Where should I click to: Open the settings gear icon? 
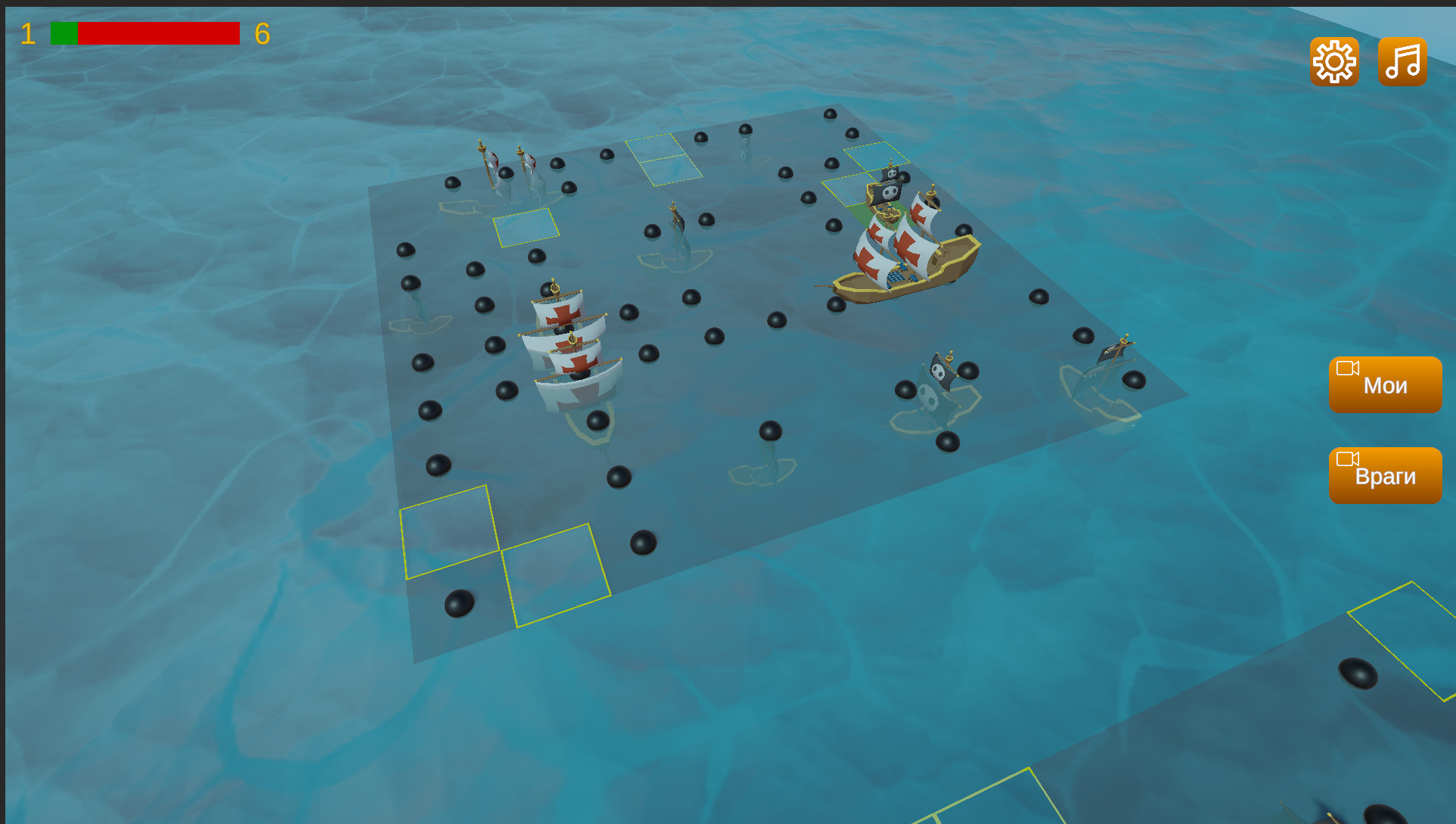click(x=1333, y=61)
